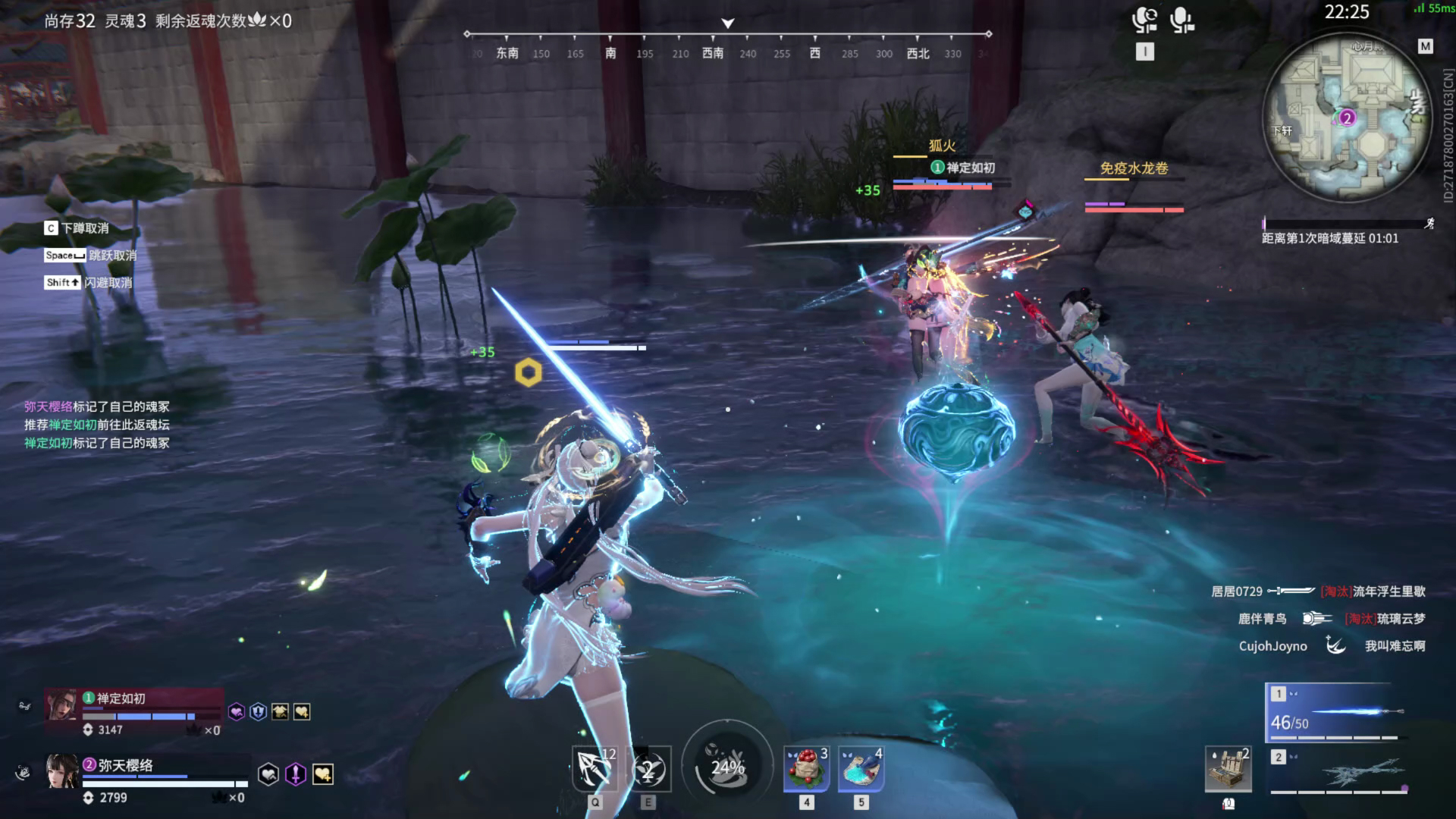
Task: Open the circular minimap
Action: point(1347,118)
